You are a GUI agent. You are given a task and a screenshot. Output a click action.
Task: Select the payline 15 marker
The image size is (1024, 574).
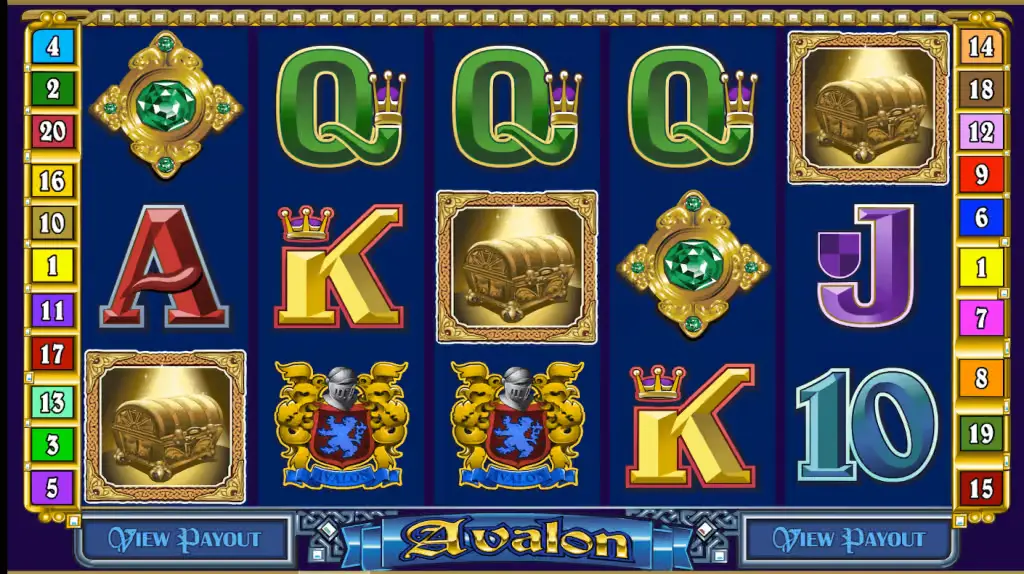click(981, 489)
